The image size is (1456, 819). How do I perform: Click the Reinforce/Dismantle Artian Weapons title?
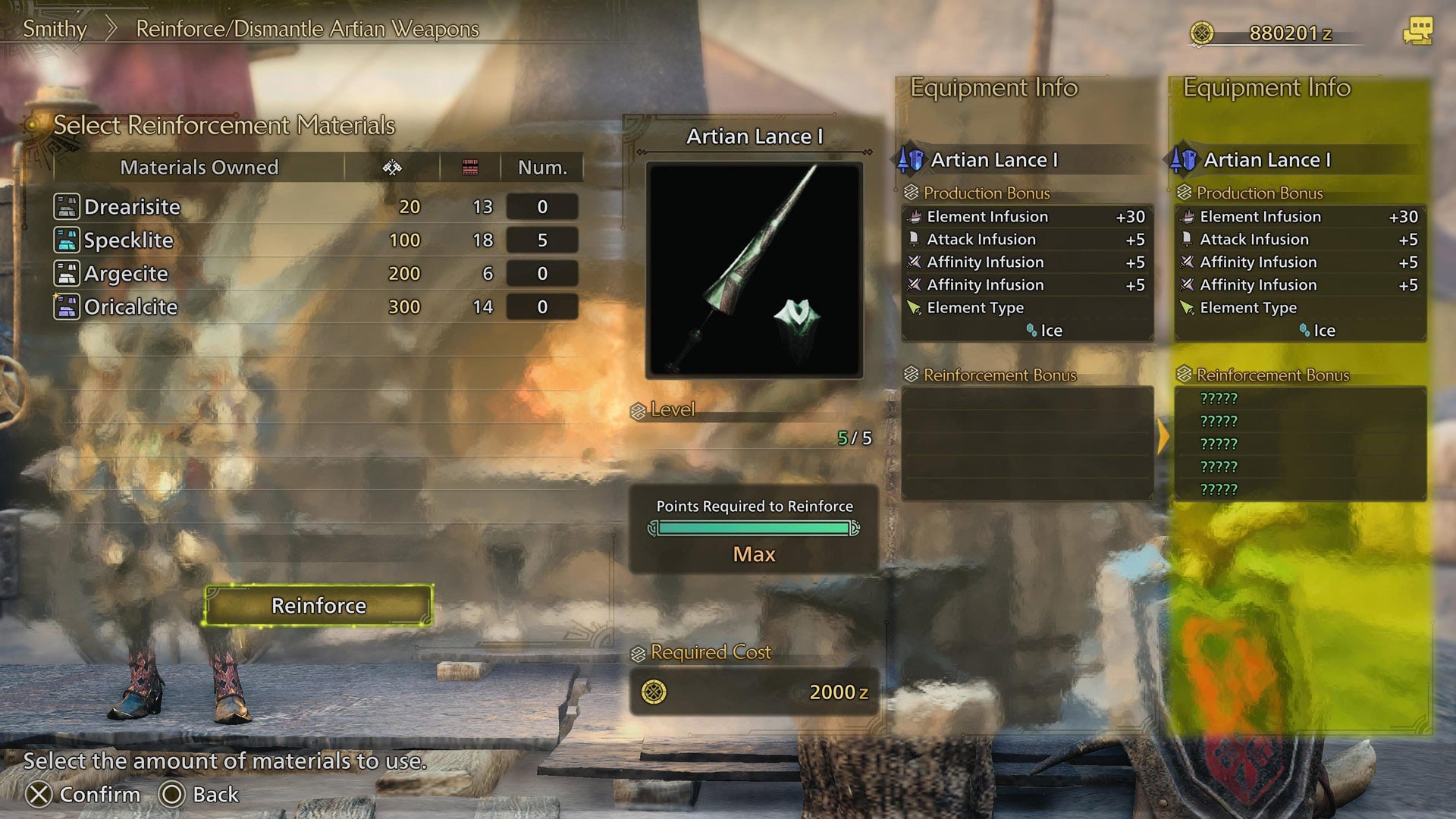pos(306,30)
